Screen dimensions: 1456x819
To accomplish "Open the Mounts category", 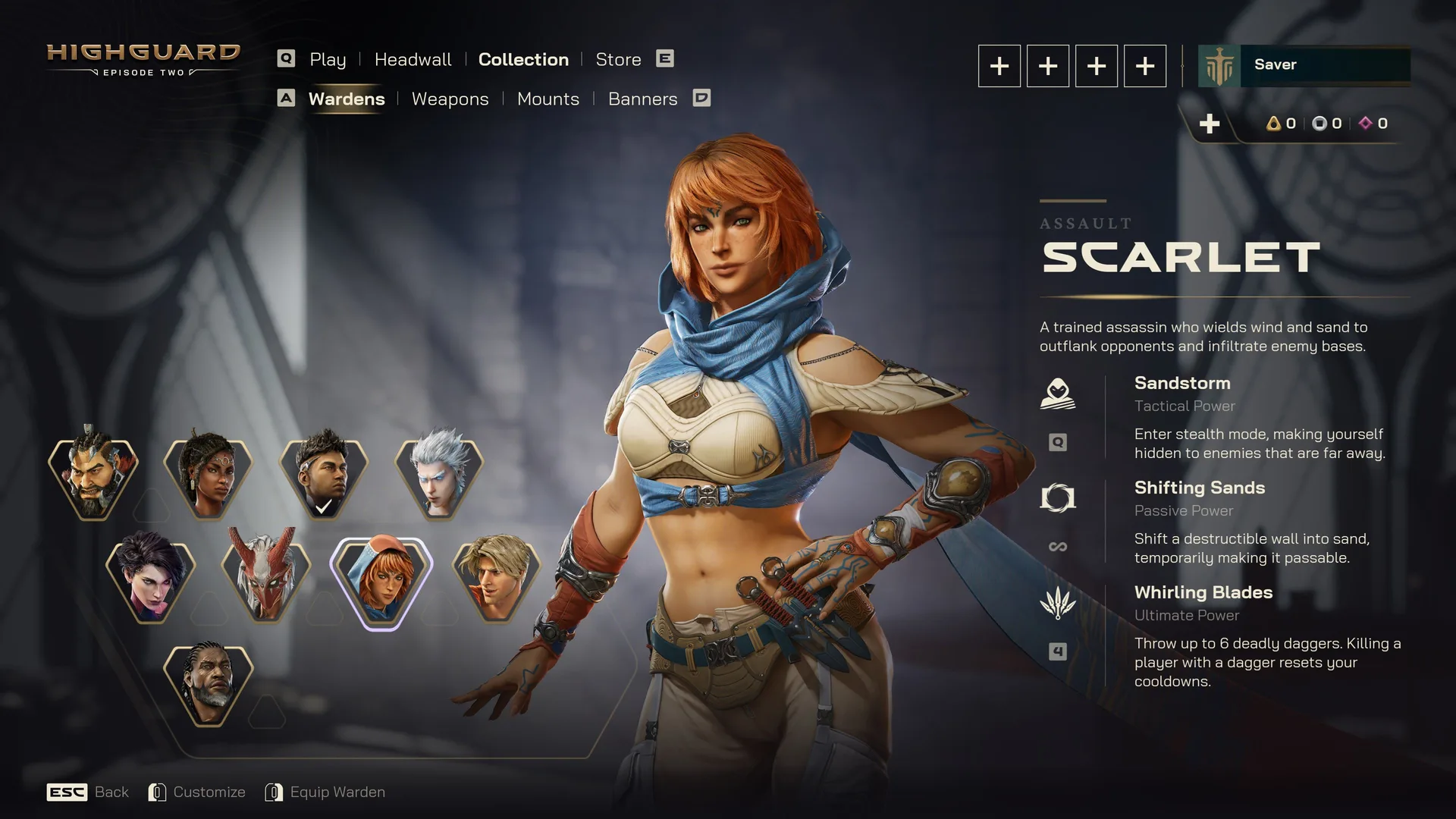I will coord(548,99).
